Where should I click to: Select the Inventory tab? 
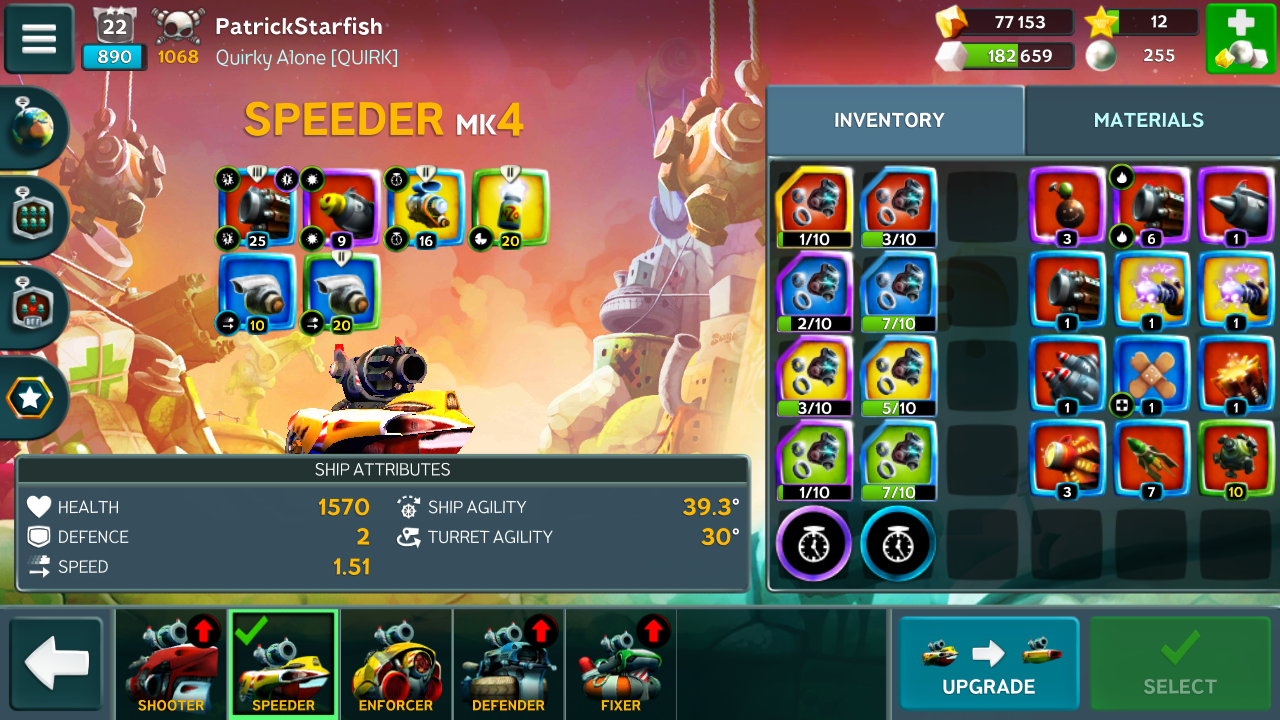point(889,120)
